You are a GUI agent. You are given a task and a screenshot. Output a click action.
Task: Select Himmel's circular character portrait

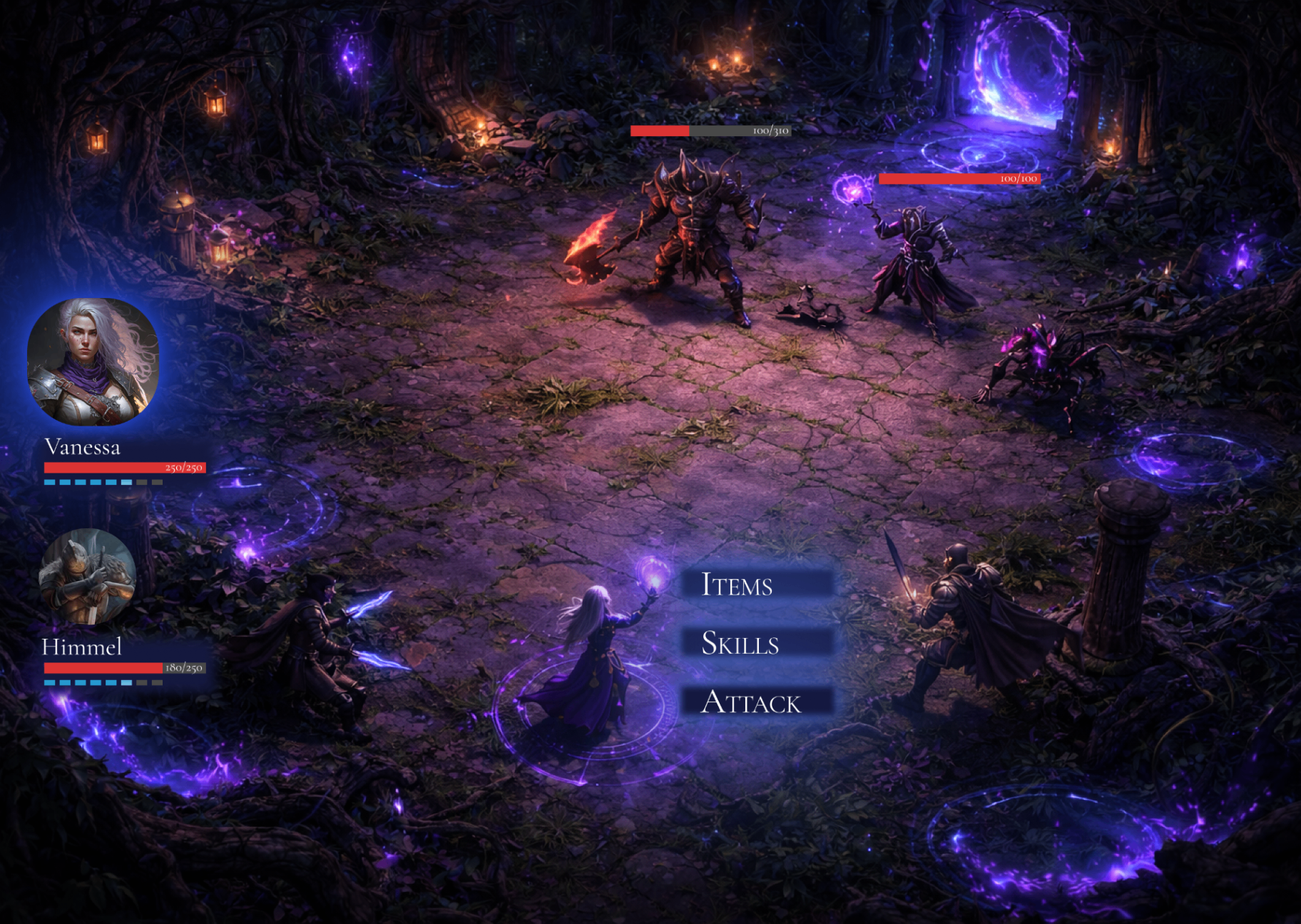coord(86,577)
